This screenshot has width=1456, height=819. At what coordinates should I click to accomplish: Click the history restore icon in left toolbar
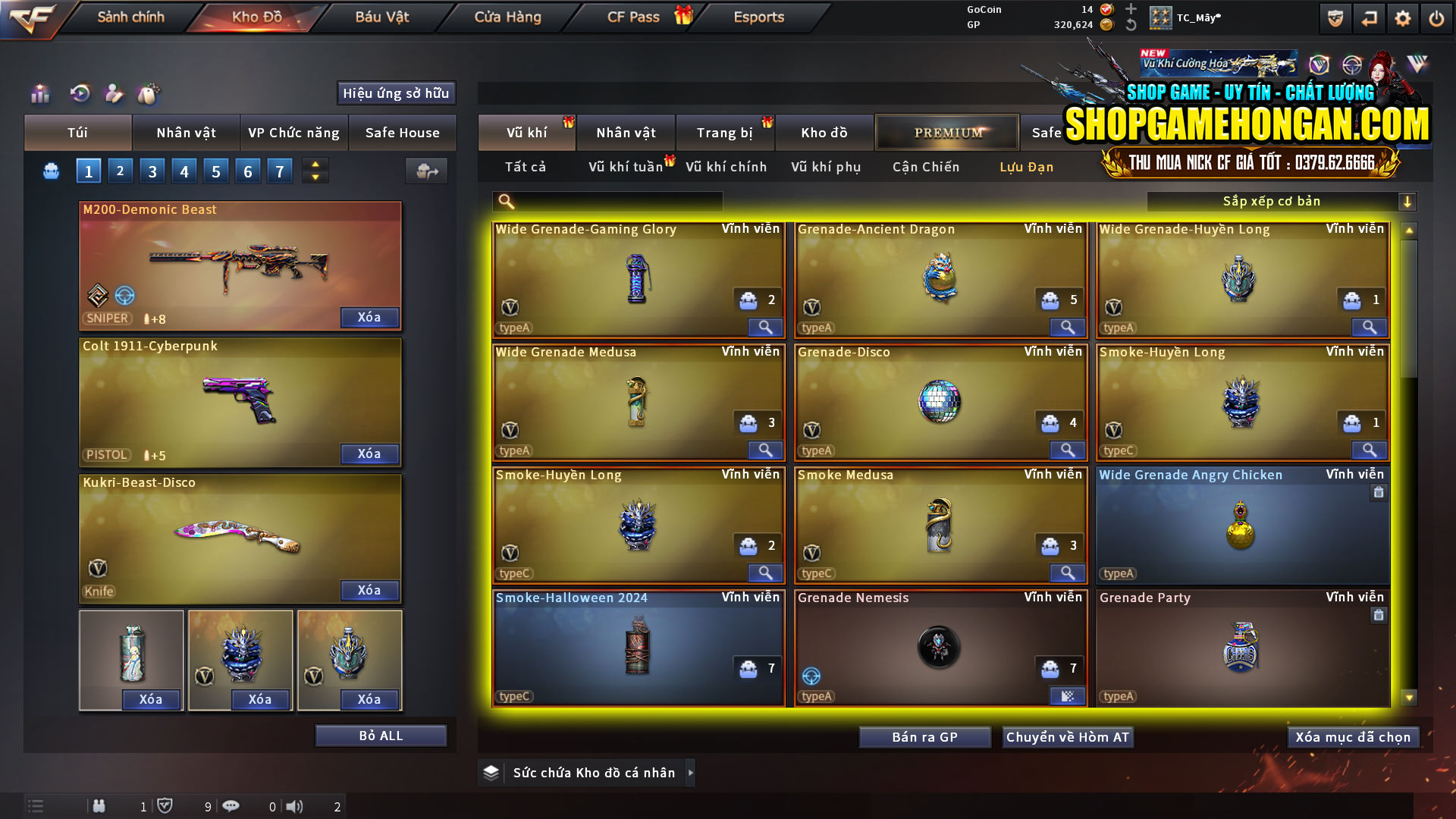[80, 94]
